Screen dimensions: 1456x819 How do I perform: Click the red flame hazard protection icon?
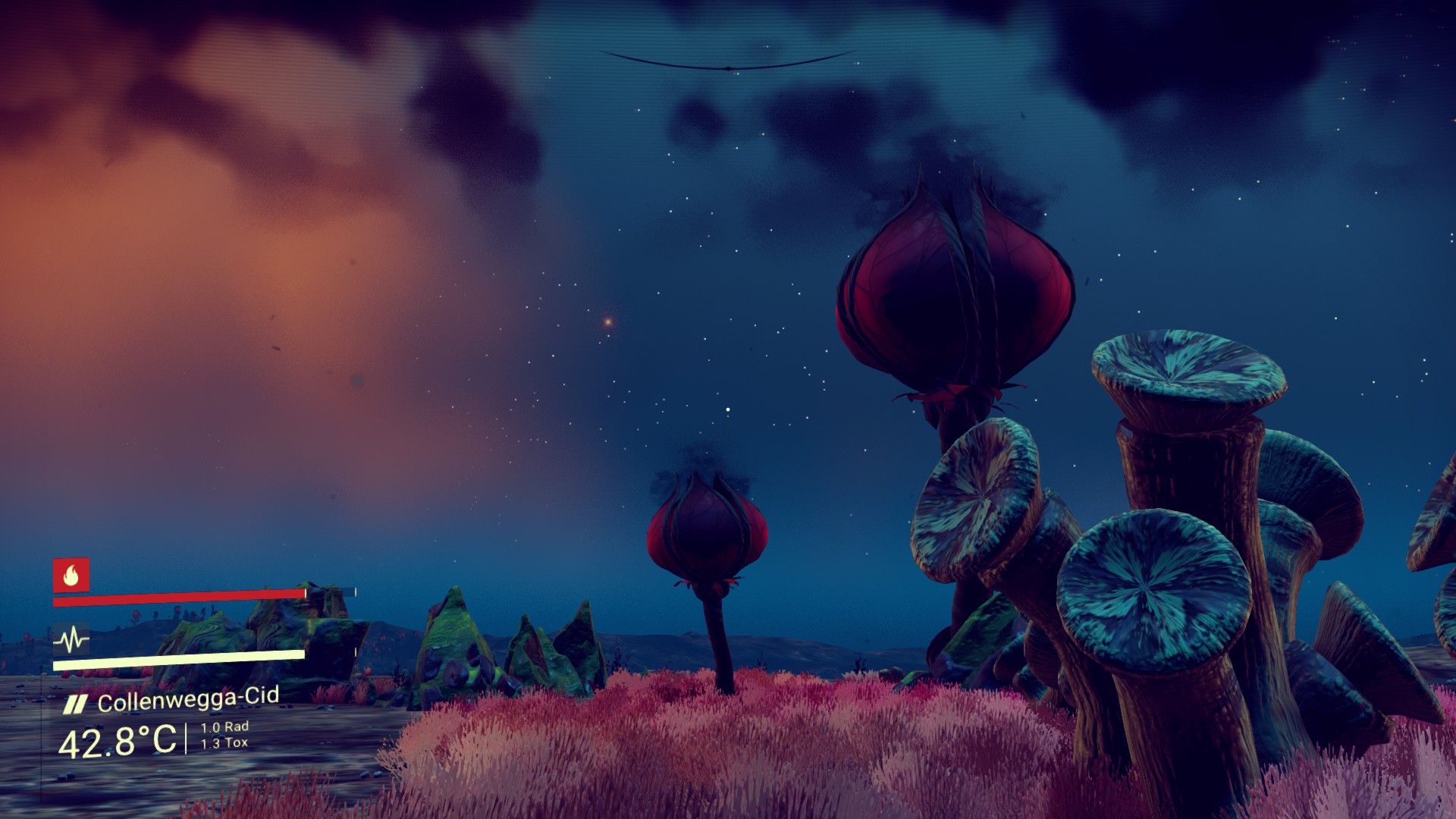71,576
